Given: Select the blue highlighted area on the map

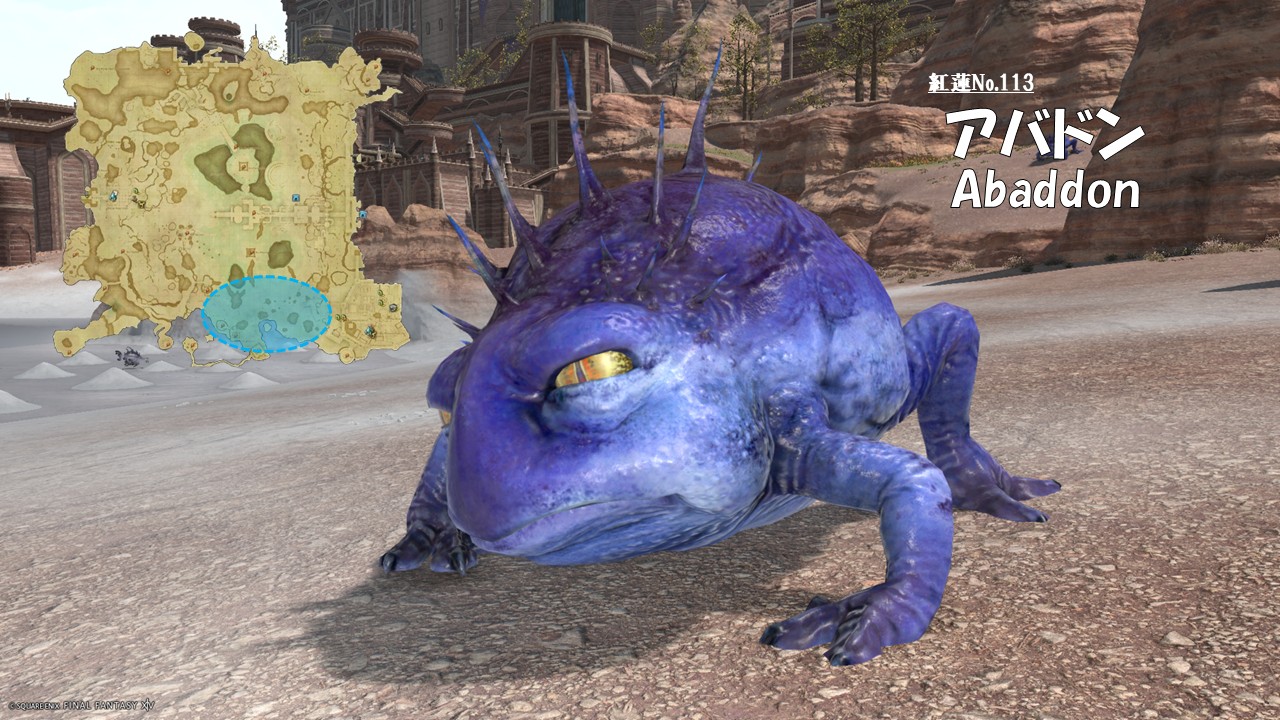Looking at the screenshot, I should (x=266, y=314).
